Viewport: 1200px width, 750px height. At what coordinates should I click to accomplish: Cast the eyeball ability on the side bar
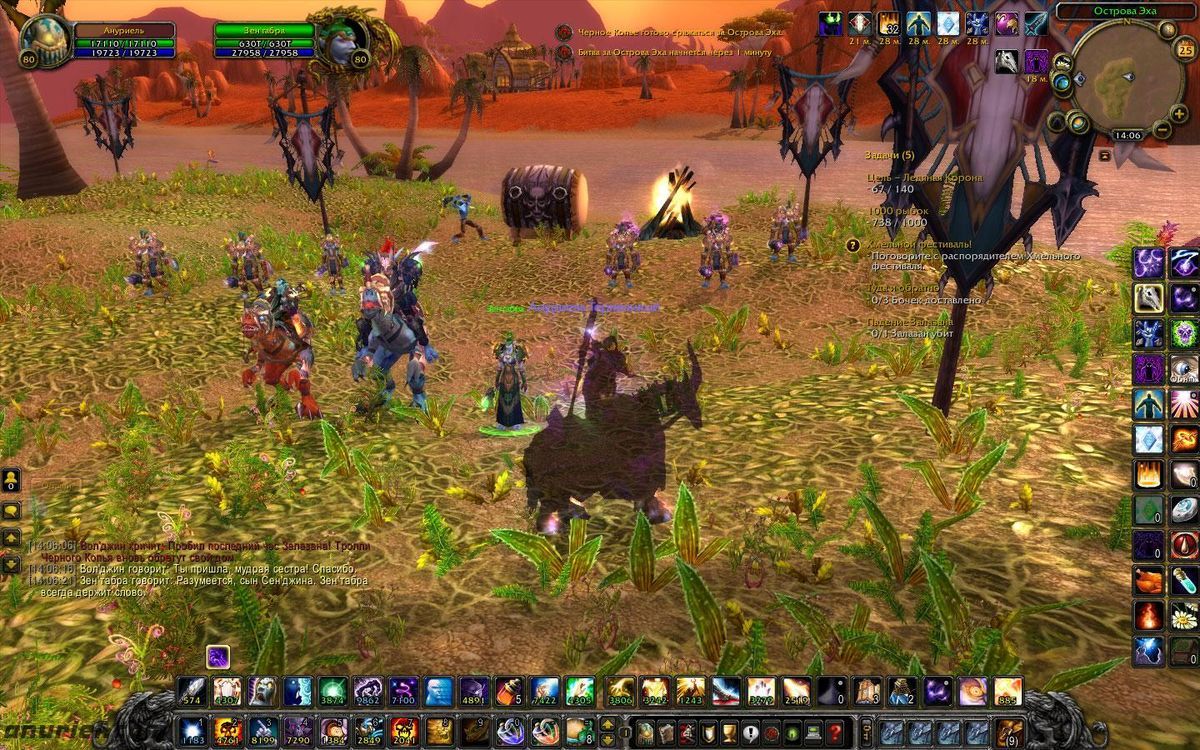click(1185, 368)
